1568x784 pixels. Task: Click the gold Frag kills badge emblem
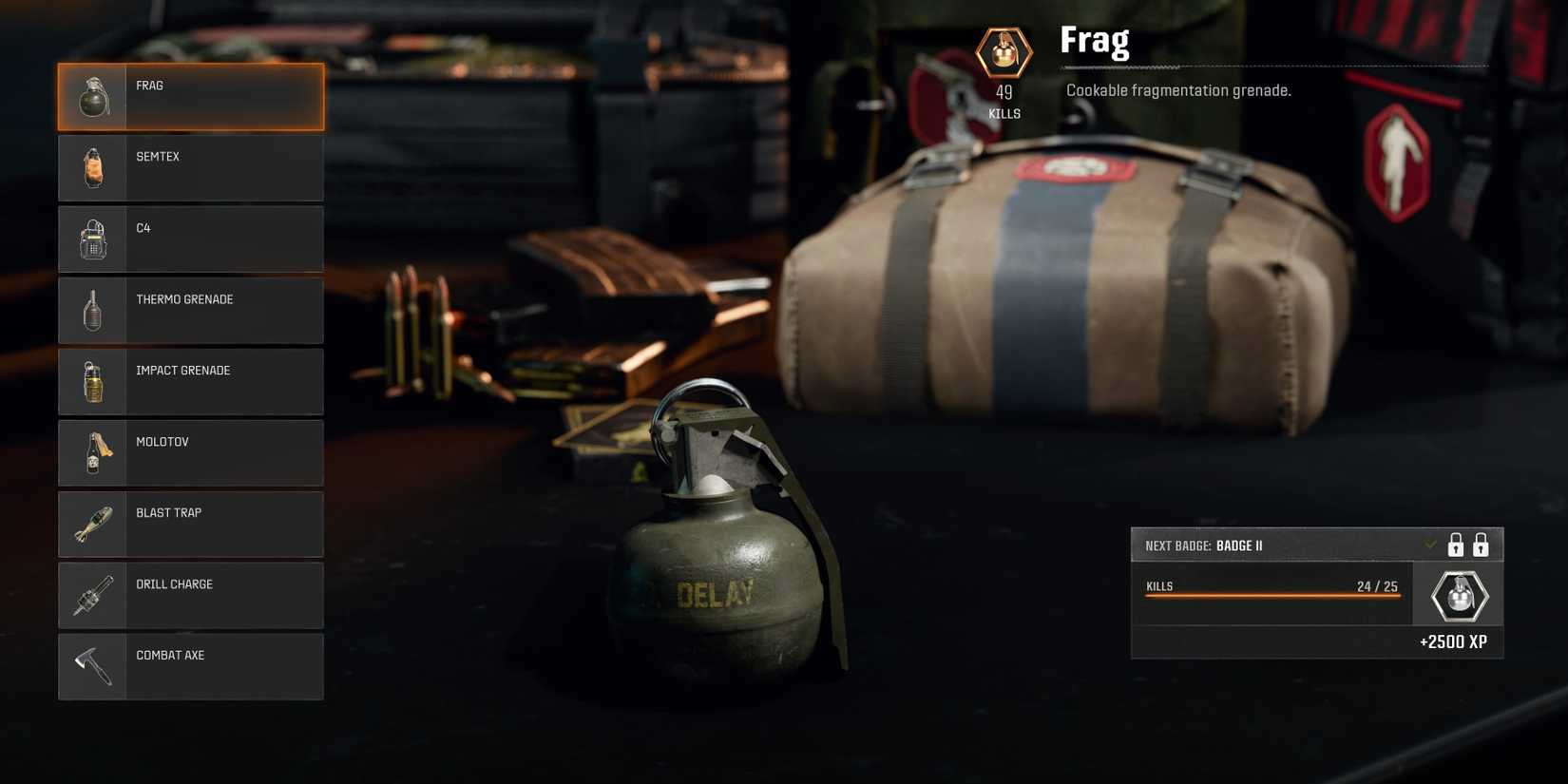click(x=1004, y=53)
